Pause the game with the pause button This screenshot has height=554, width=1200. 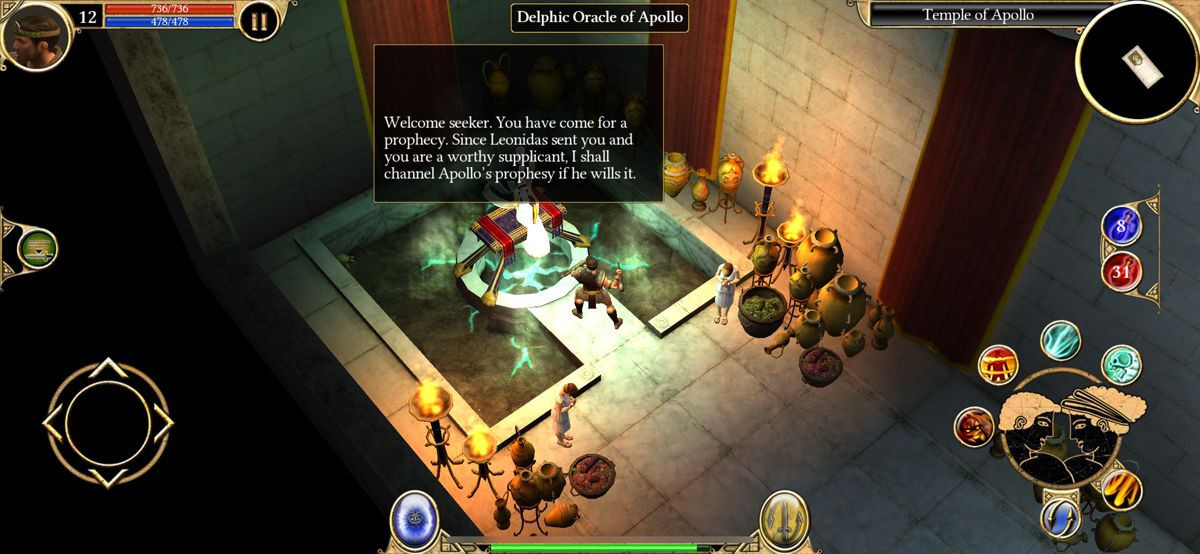pyautogui.click(x=258, y=22)
